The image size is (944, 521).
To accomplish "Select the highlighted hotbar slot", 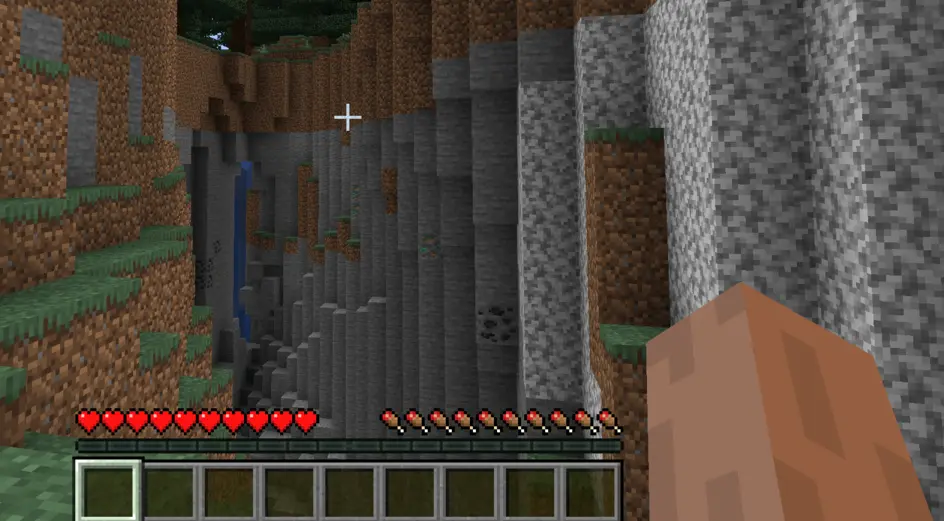I will [x=108, y=491].
